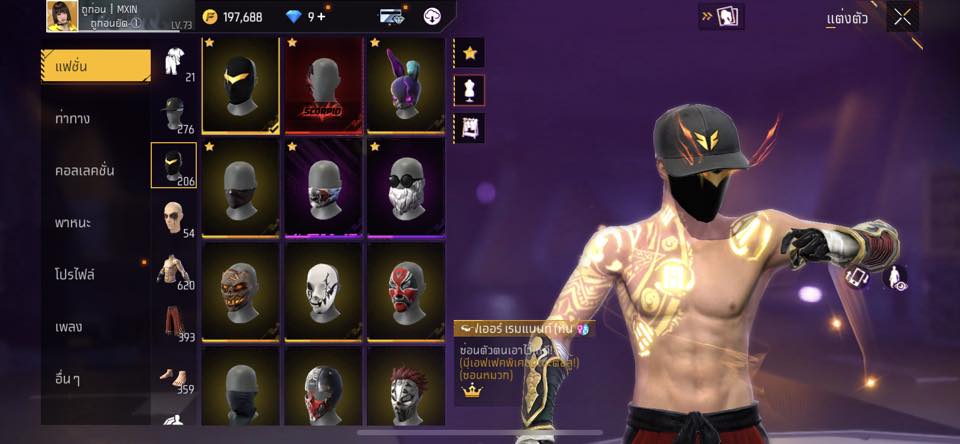960x444 pixels.
Task: Select the shirtless torso tops category
Action: tap(175, 271)
